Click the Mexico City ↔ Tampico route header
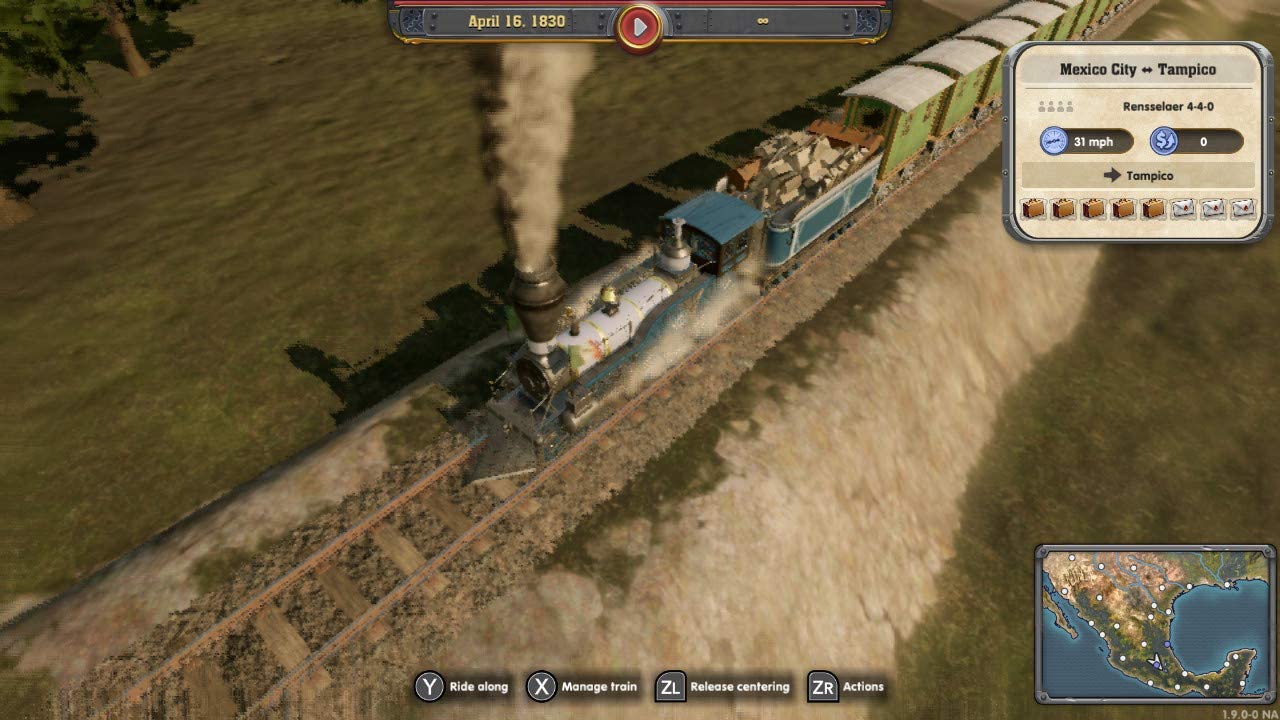 click(x=1138, y=69)
